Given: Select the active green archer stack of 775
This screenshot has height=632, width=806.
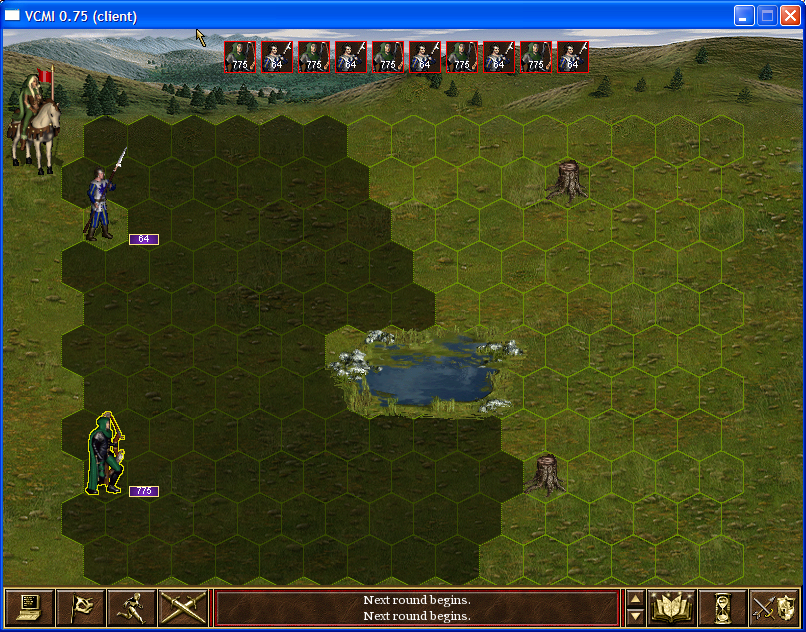Looking at the screenshot, I should click(106, 456).
